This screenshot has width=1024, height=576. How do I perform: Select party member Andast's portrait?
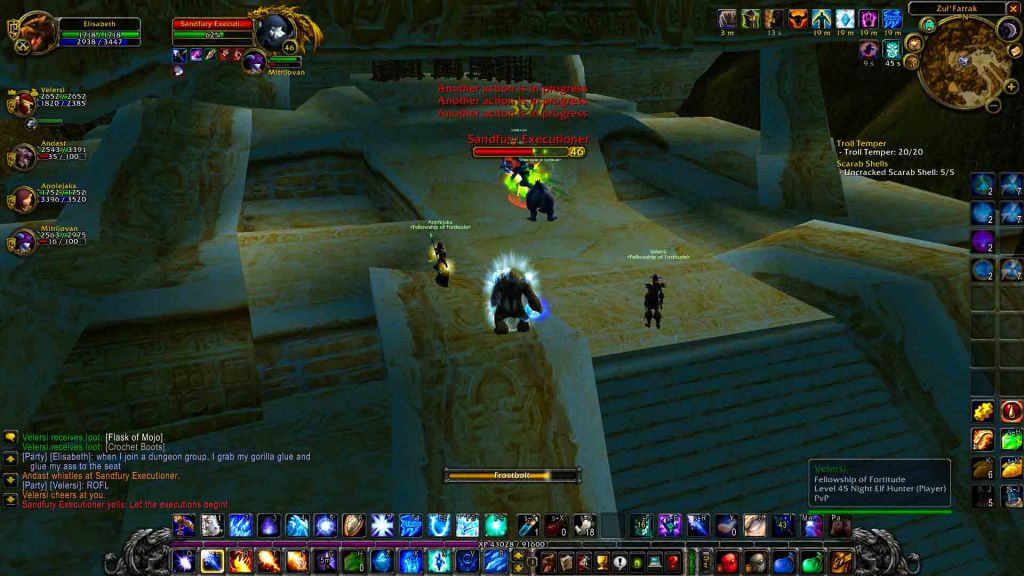(x=22, y=155)
